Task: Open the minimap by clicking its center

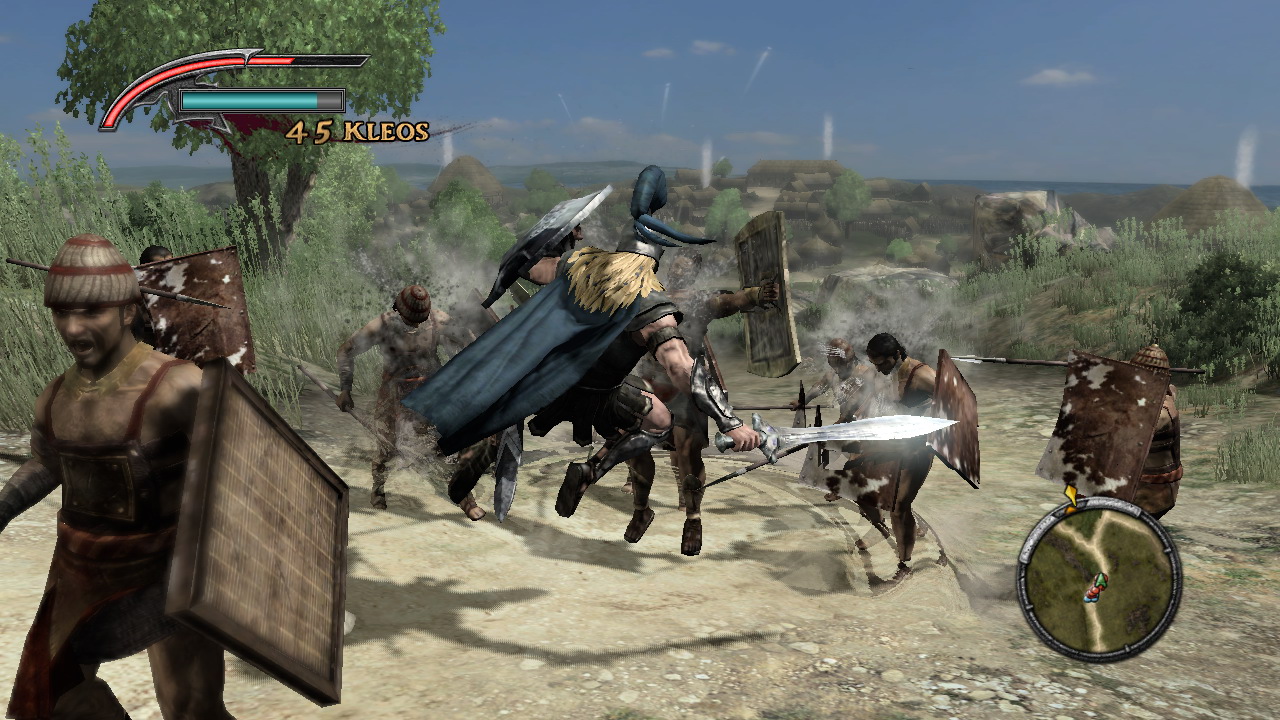Action: 1100,580
